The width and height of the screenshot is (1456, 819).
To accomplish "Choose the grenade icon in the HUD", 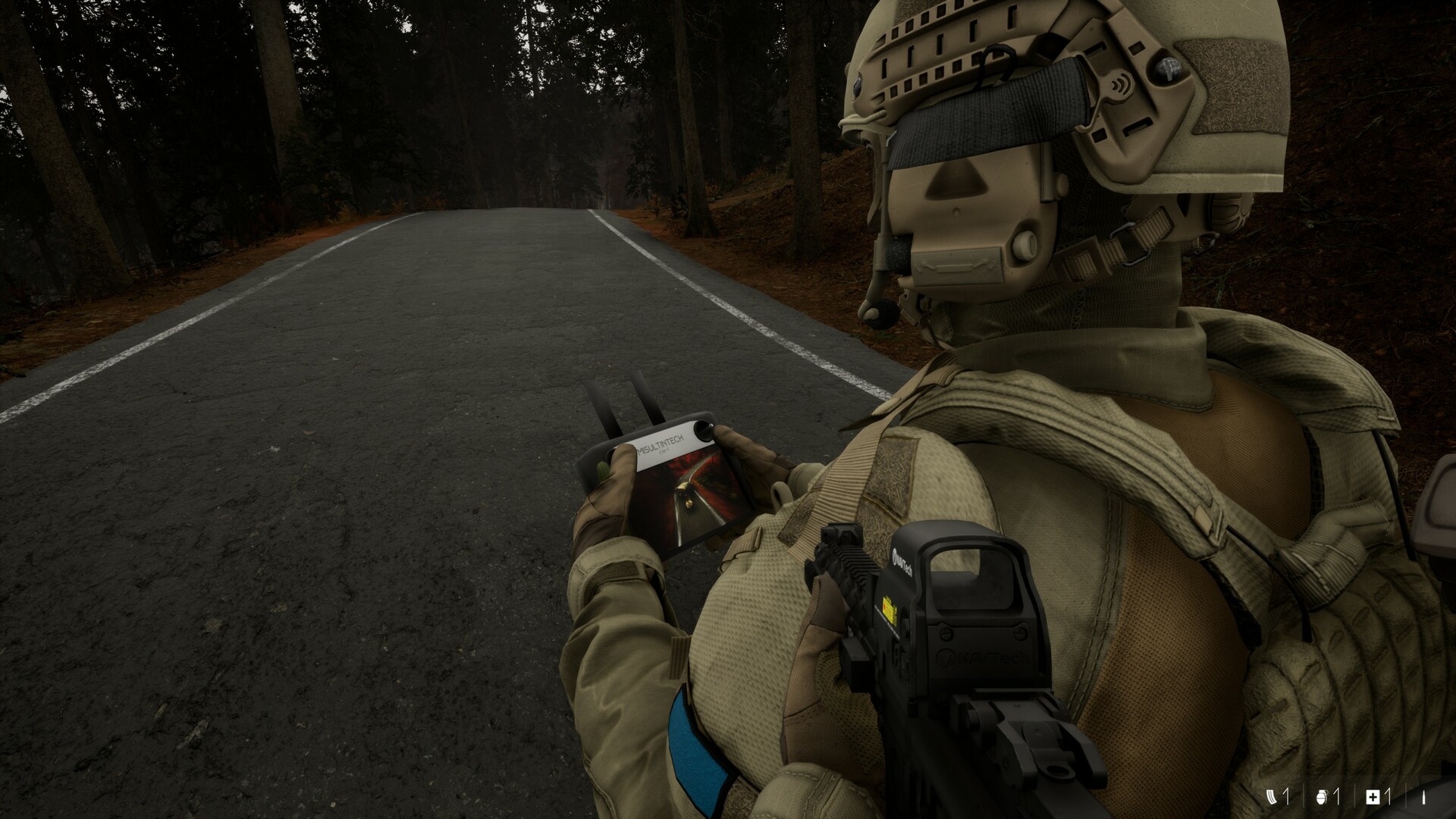I will click(x=1322, y=796).
